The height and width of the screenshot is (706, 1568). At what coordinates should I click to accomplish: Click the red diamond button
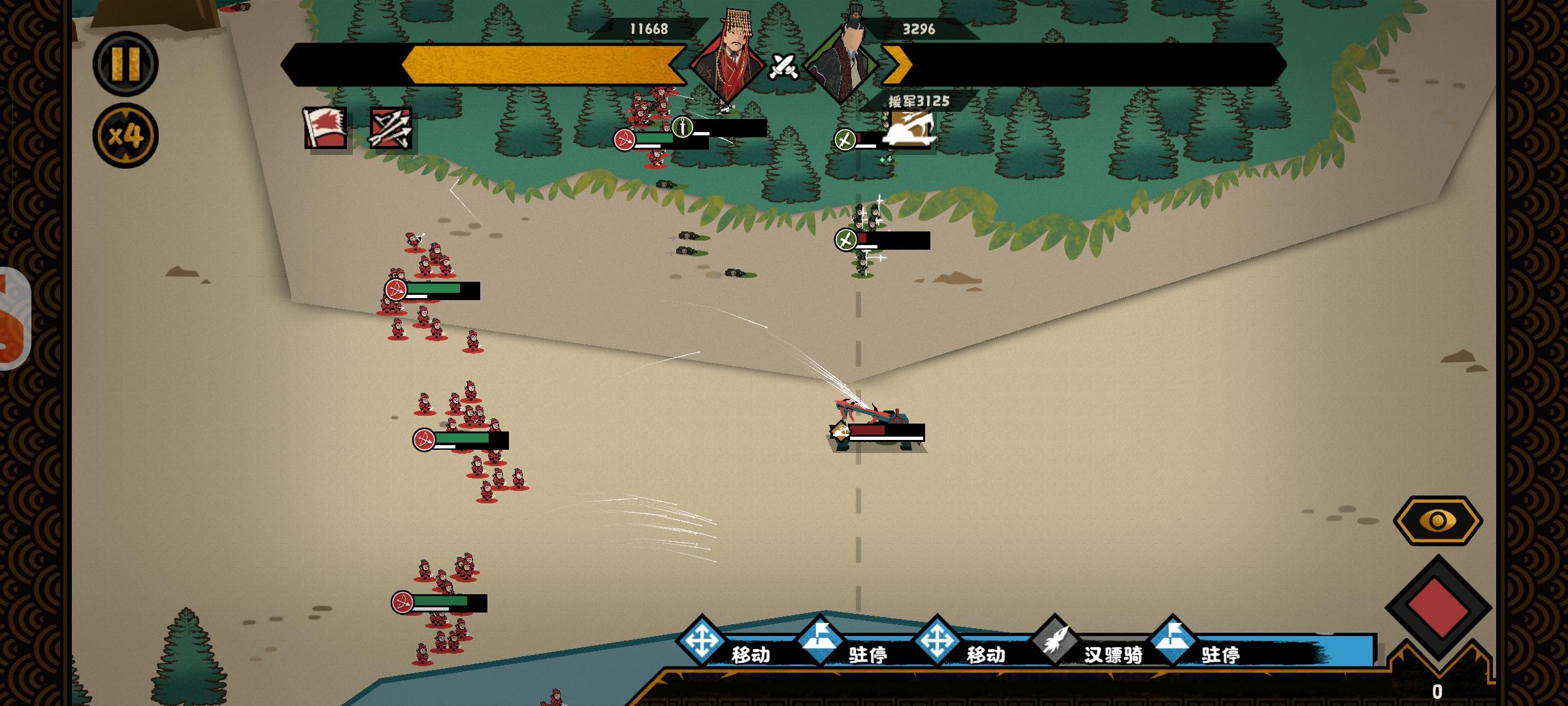tap(1437, 607)
